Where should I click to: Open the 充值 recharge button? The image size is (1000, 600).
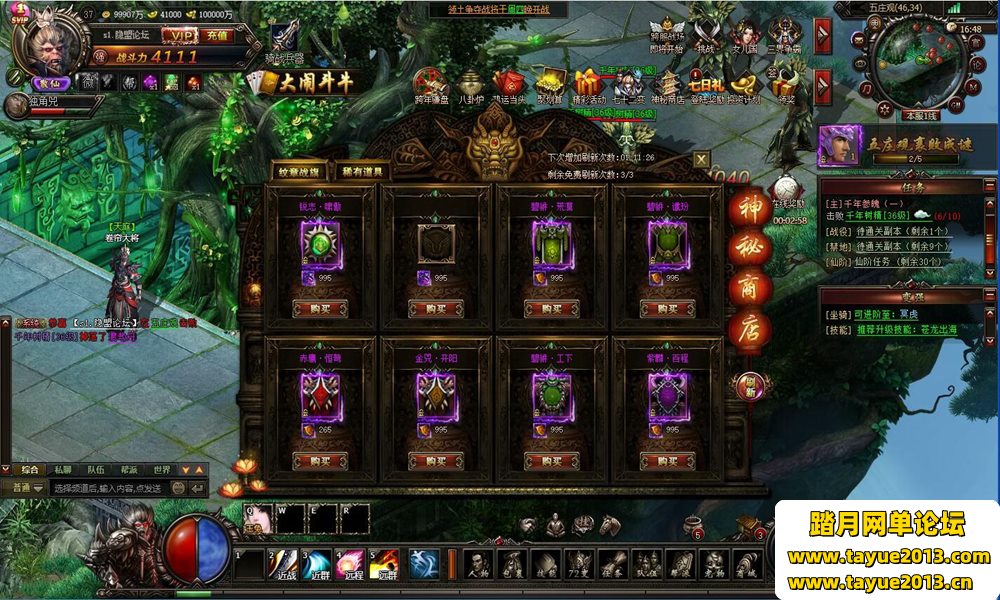click(217, 36)
